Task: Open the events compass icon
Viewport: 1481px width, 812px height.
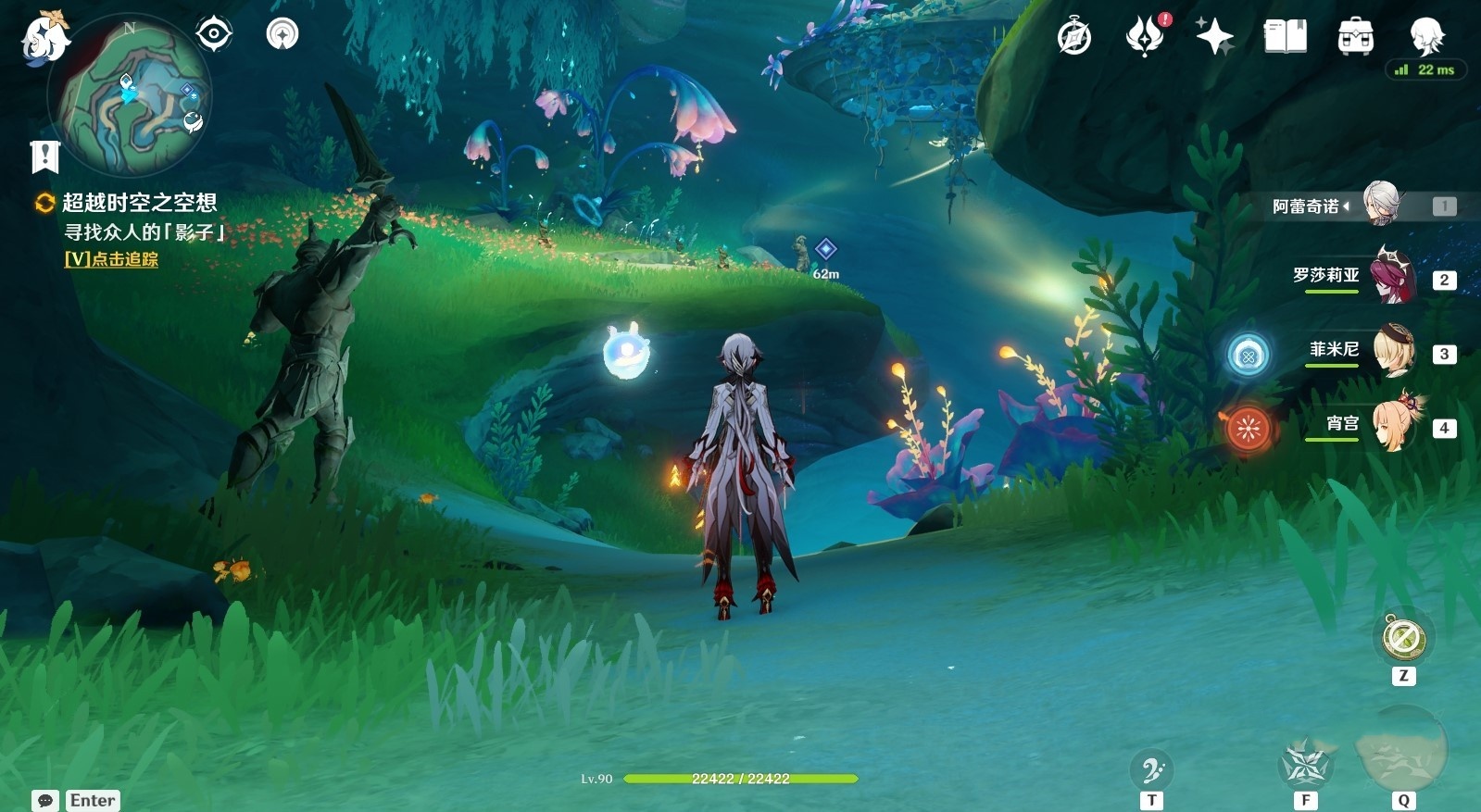Action: [1074, 38]
